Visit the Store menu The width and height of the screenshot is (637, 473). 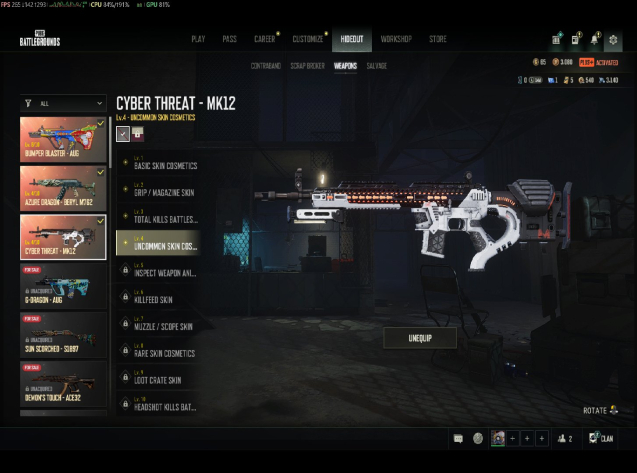(x=438, y=39)
